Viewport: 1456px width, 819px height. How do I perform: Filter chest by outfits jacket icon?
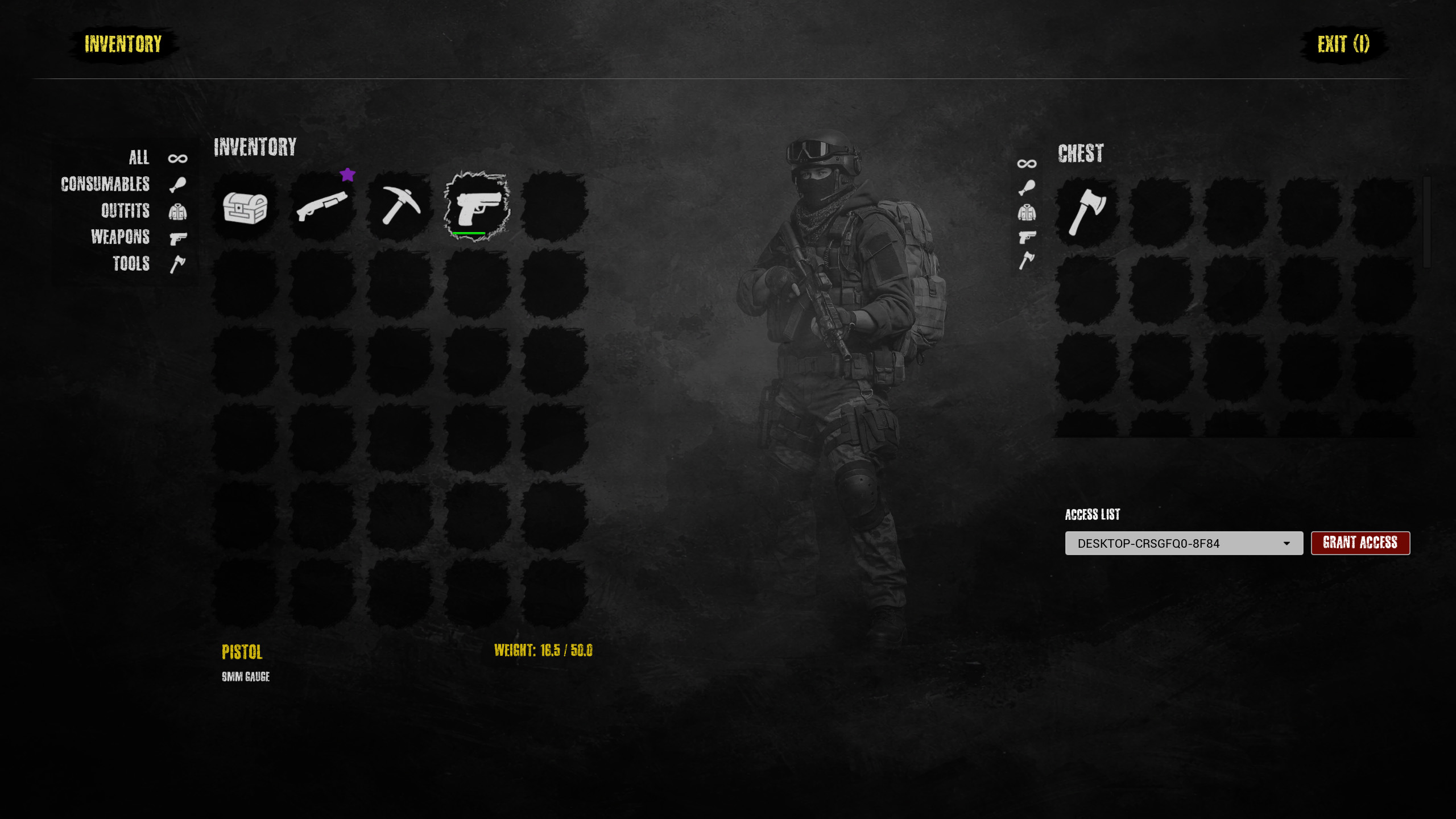coord(1027,213)
